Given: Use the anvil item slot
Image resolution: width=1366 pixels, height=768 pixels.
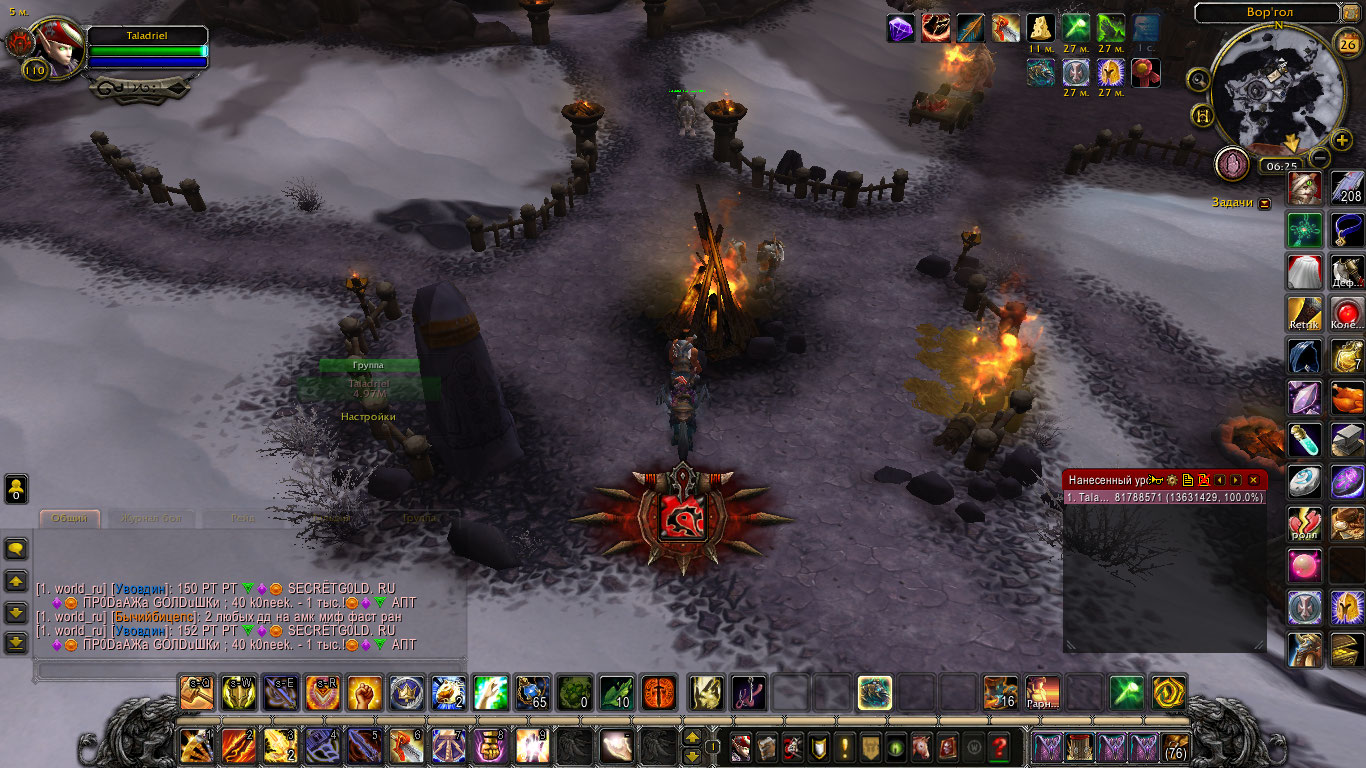Looking at the screenshot, I should (x=1347, y=440).
